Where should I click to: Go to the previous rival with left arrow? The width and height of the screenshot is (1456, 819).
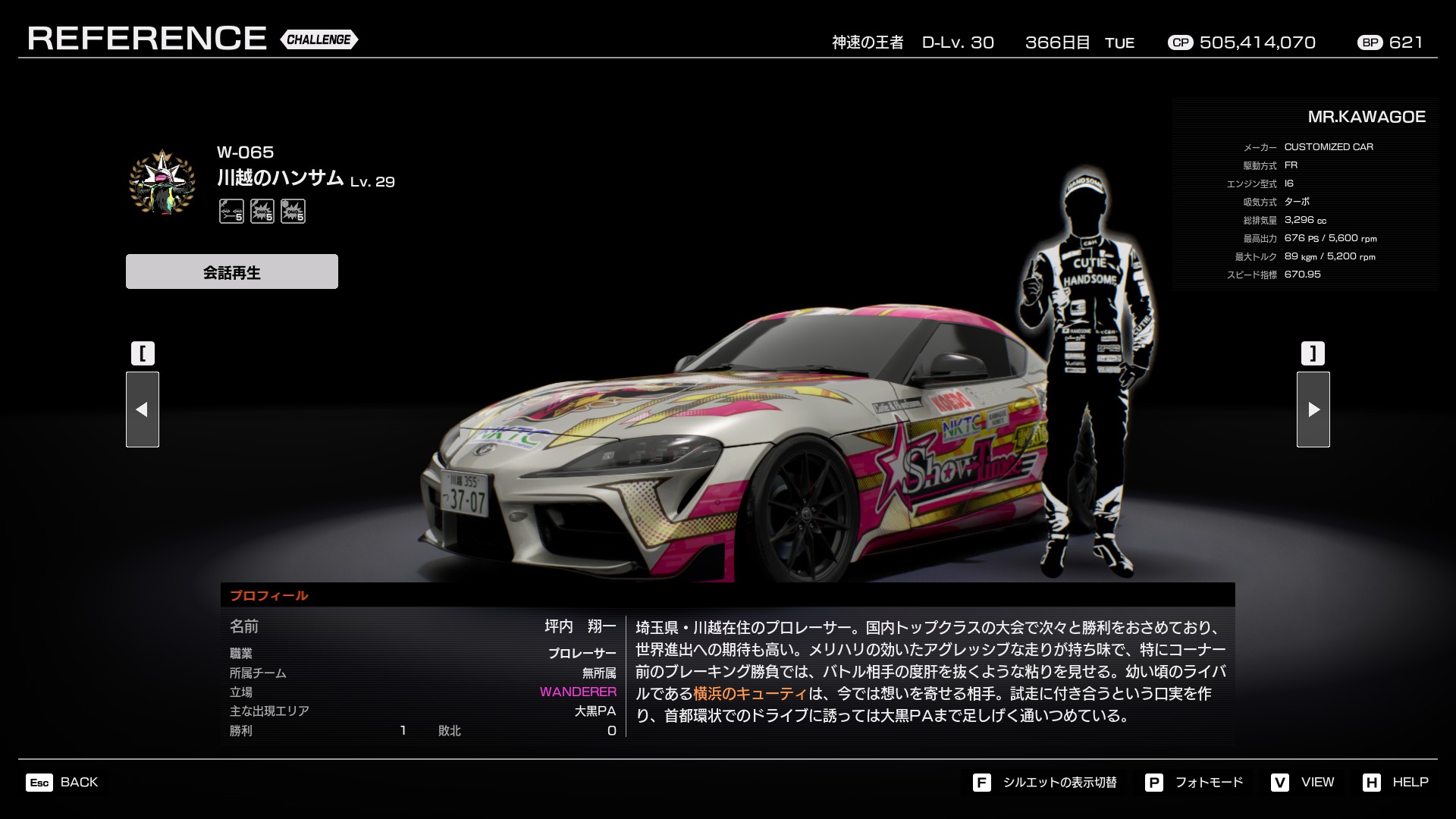pyautogui.click(x=143, y=409)
